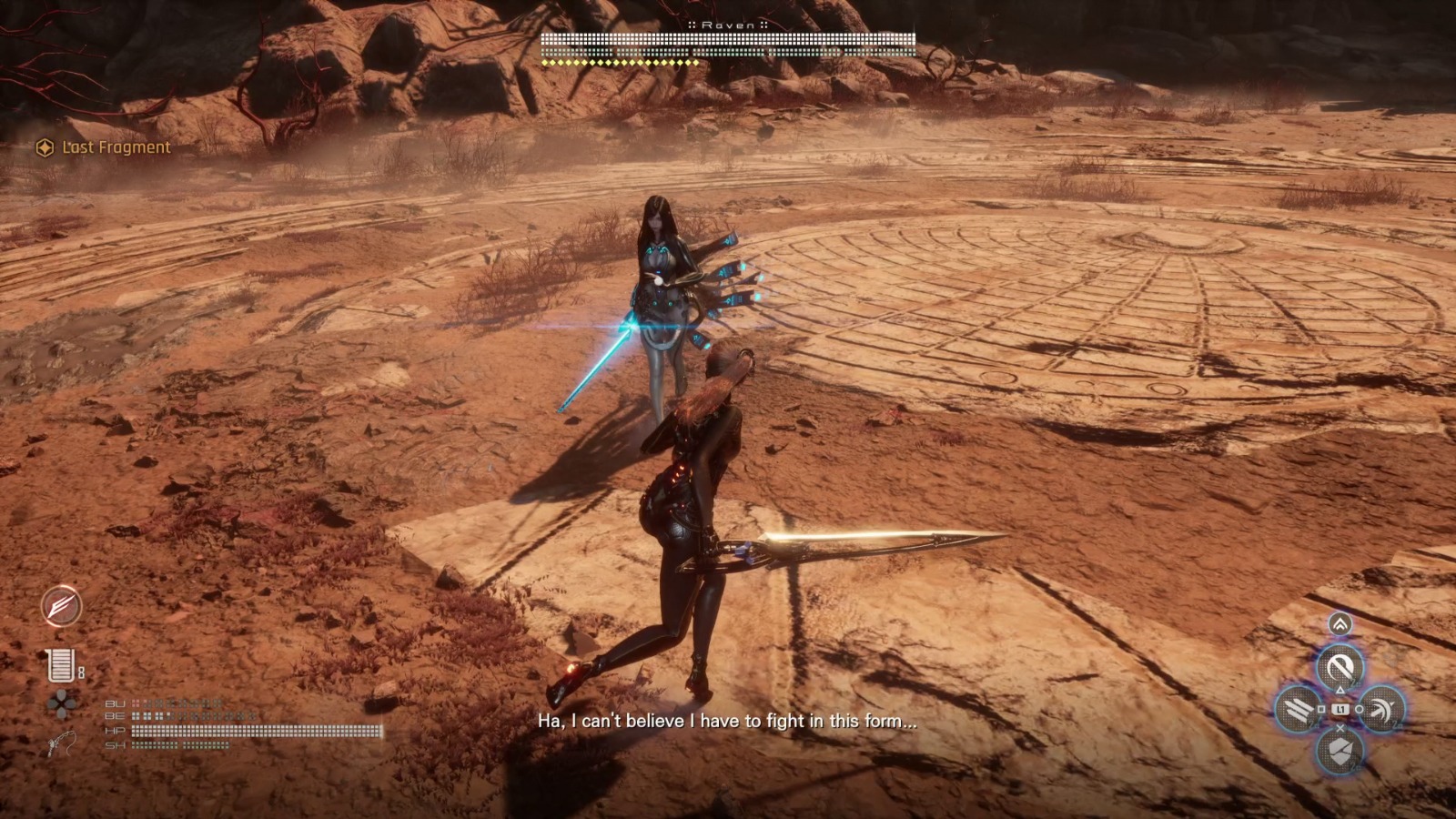Select the fishing rod icon
This screenshot has width=1456, height=819.
[60, 743]
